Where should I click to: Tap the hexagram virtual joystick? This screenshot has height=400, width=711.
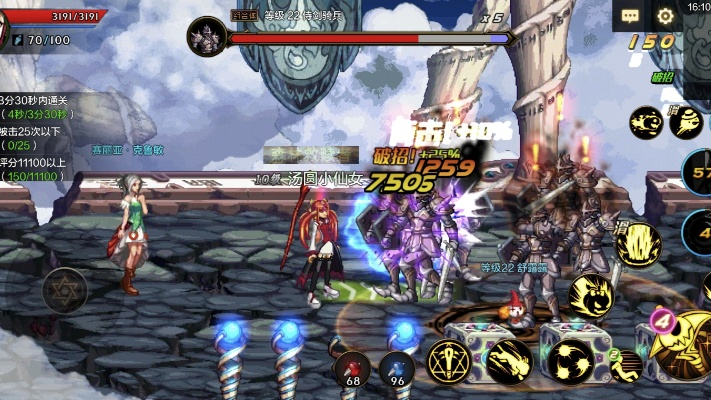point(64,291)
